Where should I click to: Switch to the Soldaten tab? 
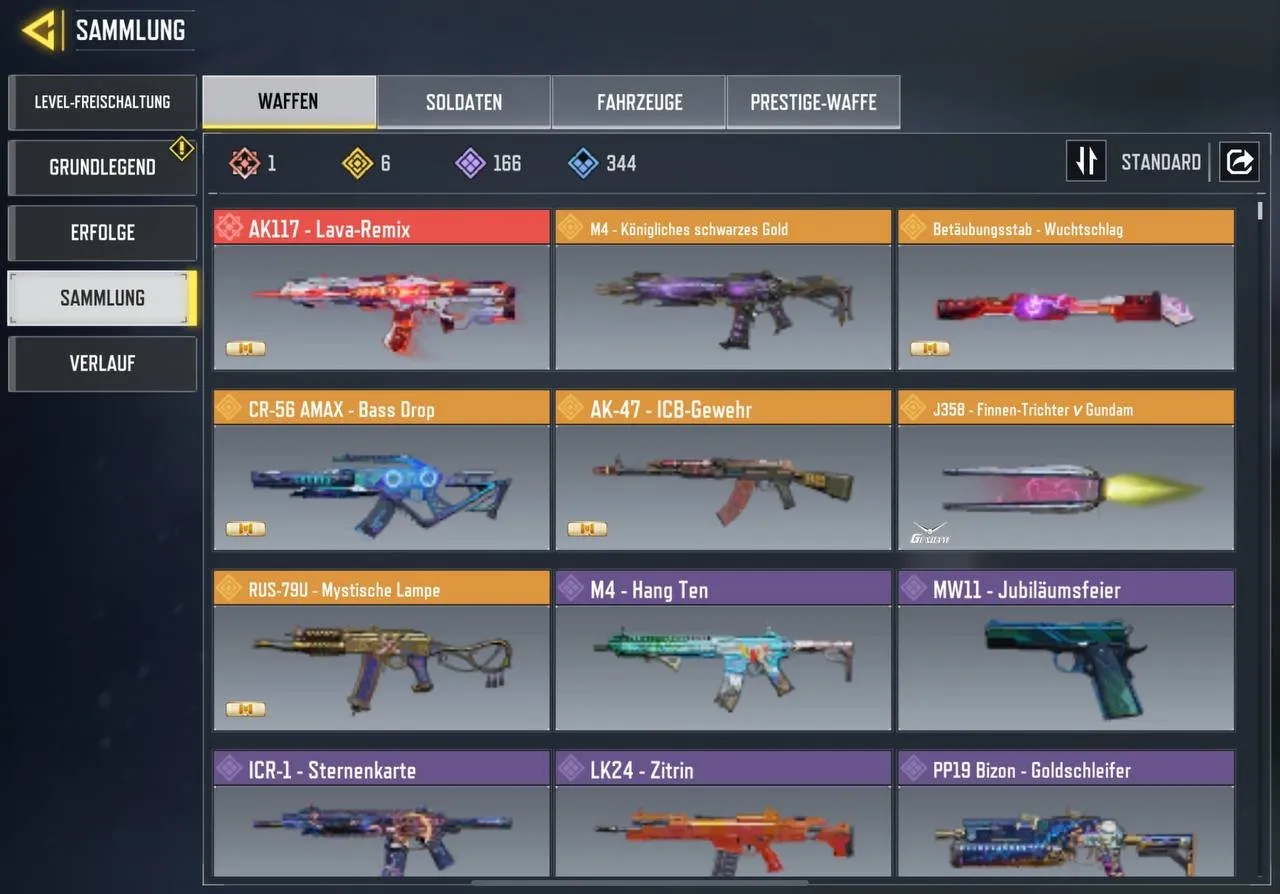click(463, 101)
